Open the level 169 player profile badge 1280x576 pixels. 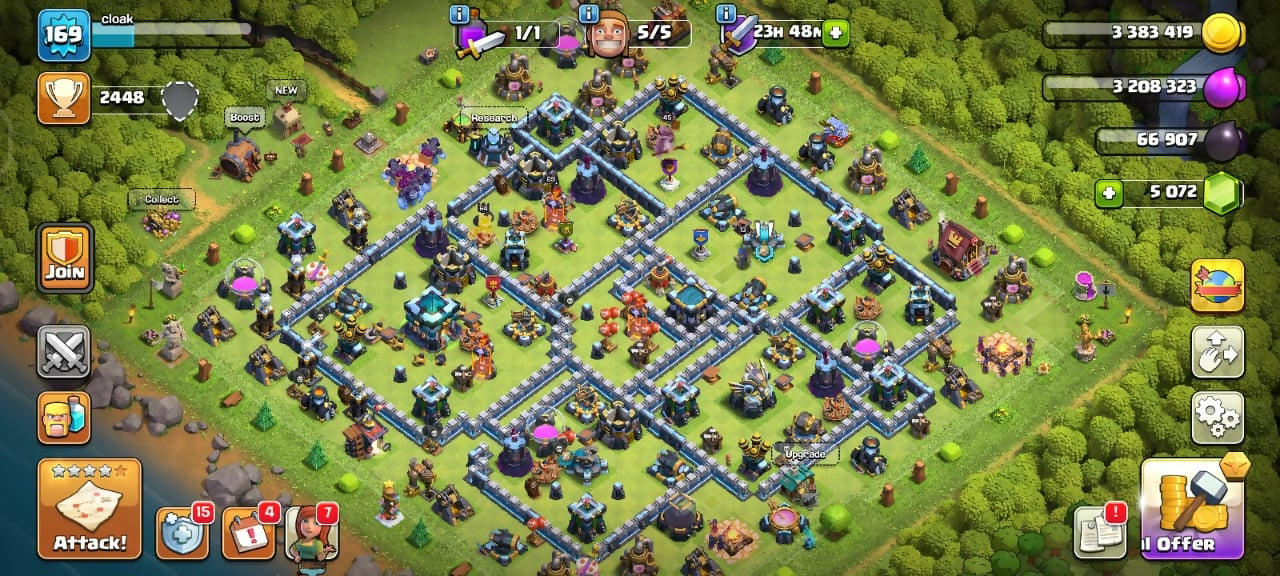[x=65, y=36]
